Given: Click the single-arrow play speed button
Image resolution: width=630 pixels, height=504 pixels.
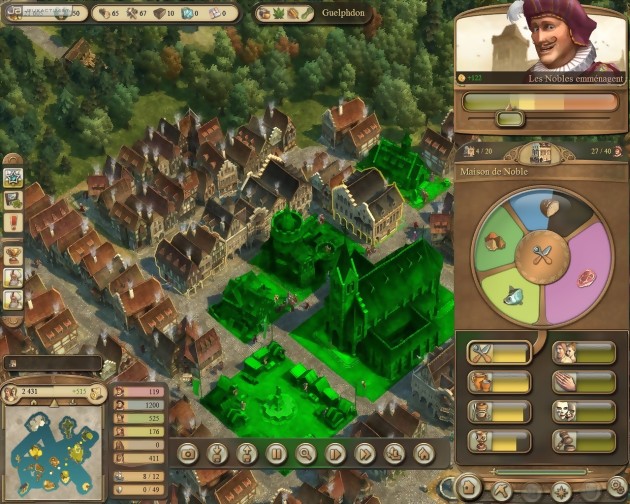Looking at the screenshot, I should pyautogui.click(x=336, y=453).
